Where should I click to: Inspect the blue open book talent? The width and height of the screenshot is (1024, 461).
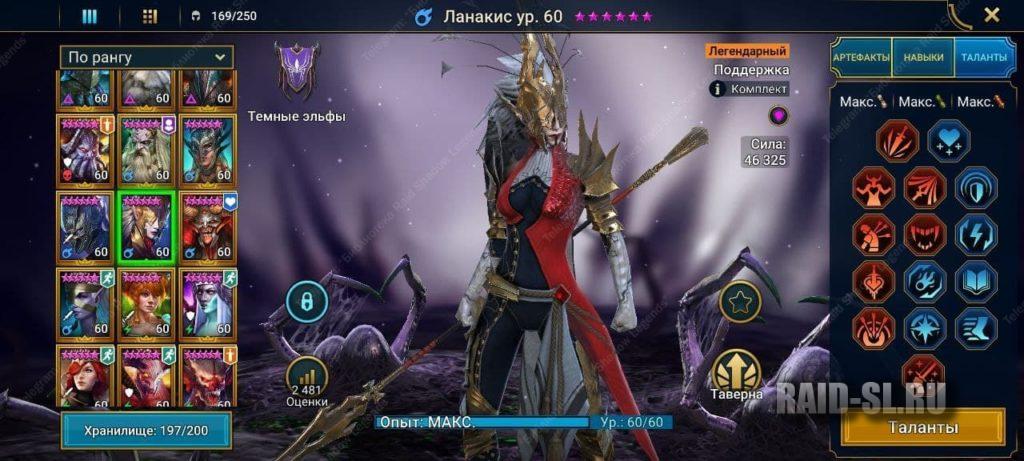click(975, 282)
